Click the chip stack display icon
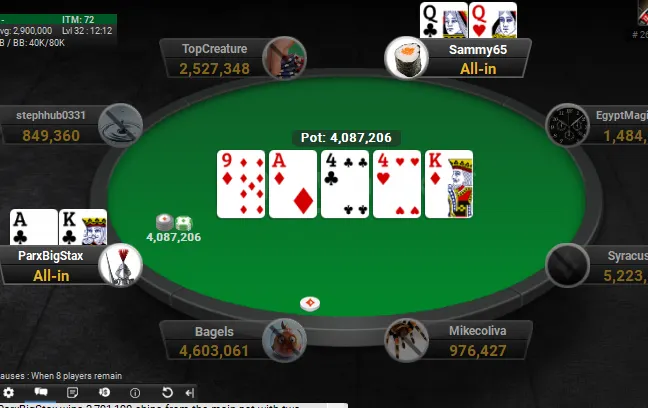The width and height of the screenshot is (648, 408). [x=104, y=392]
